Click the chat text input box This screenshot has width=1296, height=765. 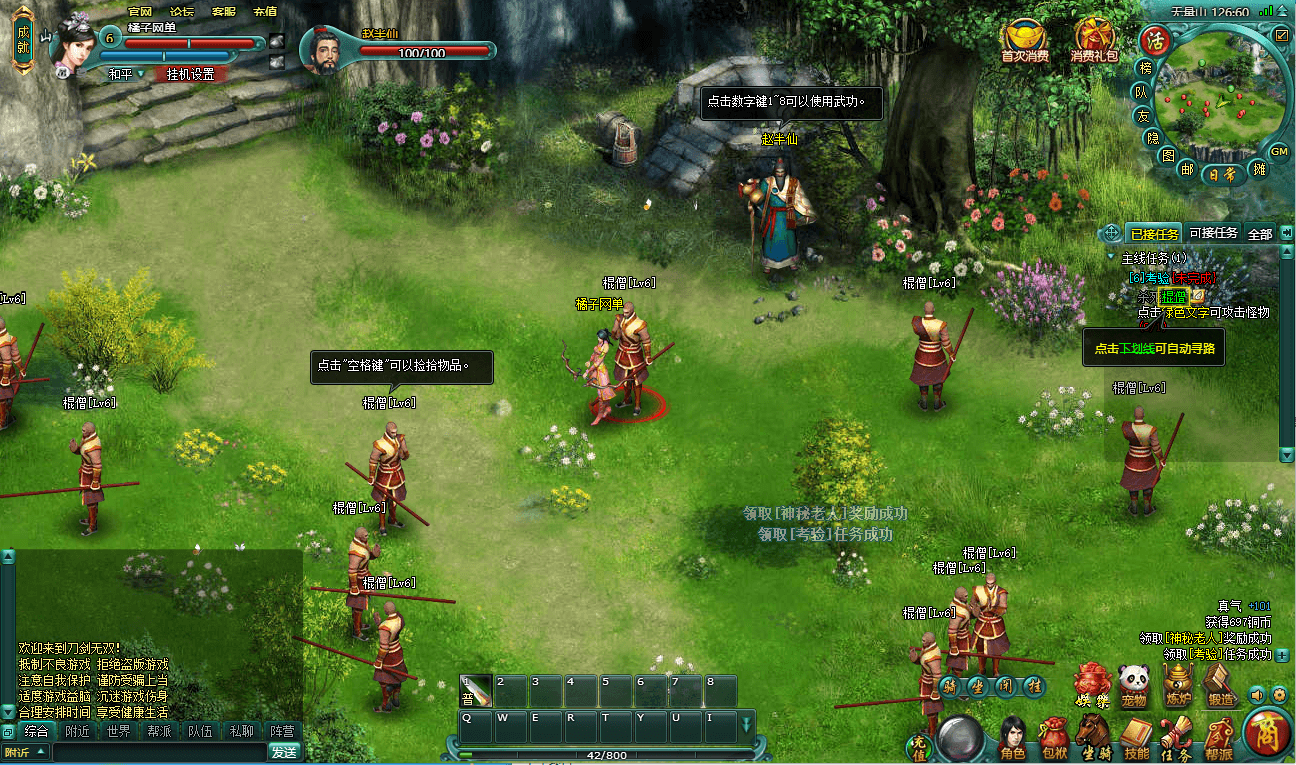pos(150,752)
